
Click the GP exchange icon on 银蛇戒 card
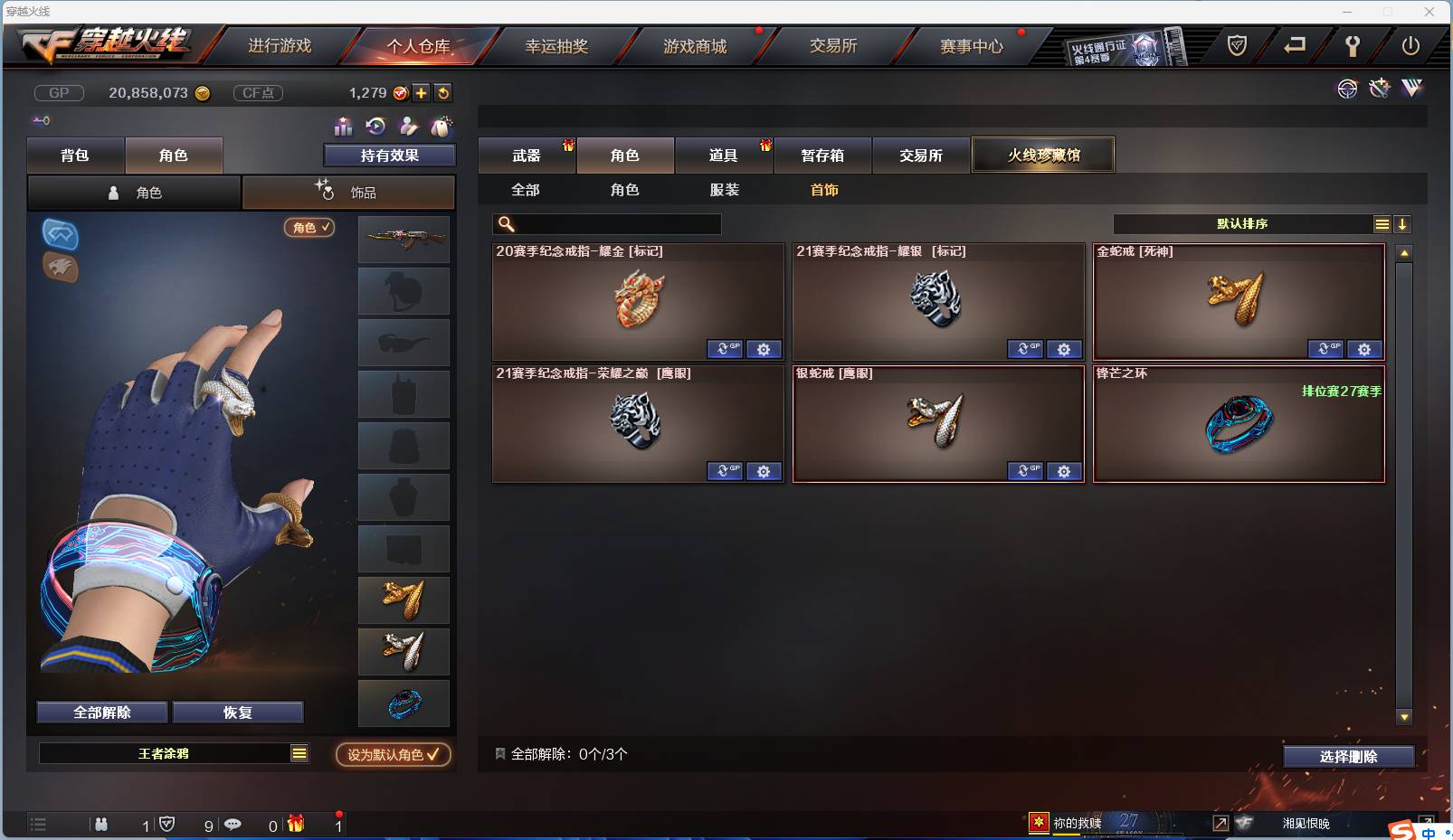click(x=1026, y=471)
